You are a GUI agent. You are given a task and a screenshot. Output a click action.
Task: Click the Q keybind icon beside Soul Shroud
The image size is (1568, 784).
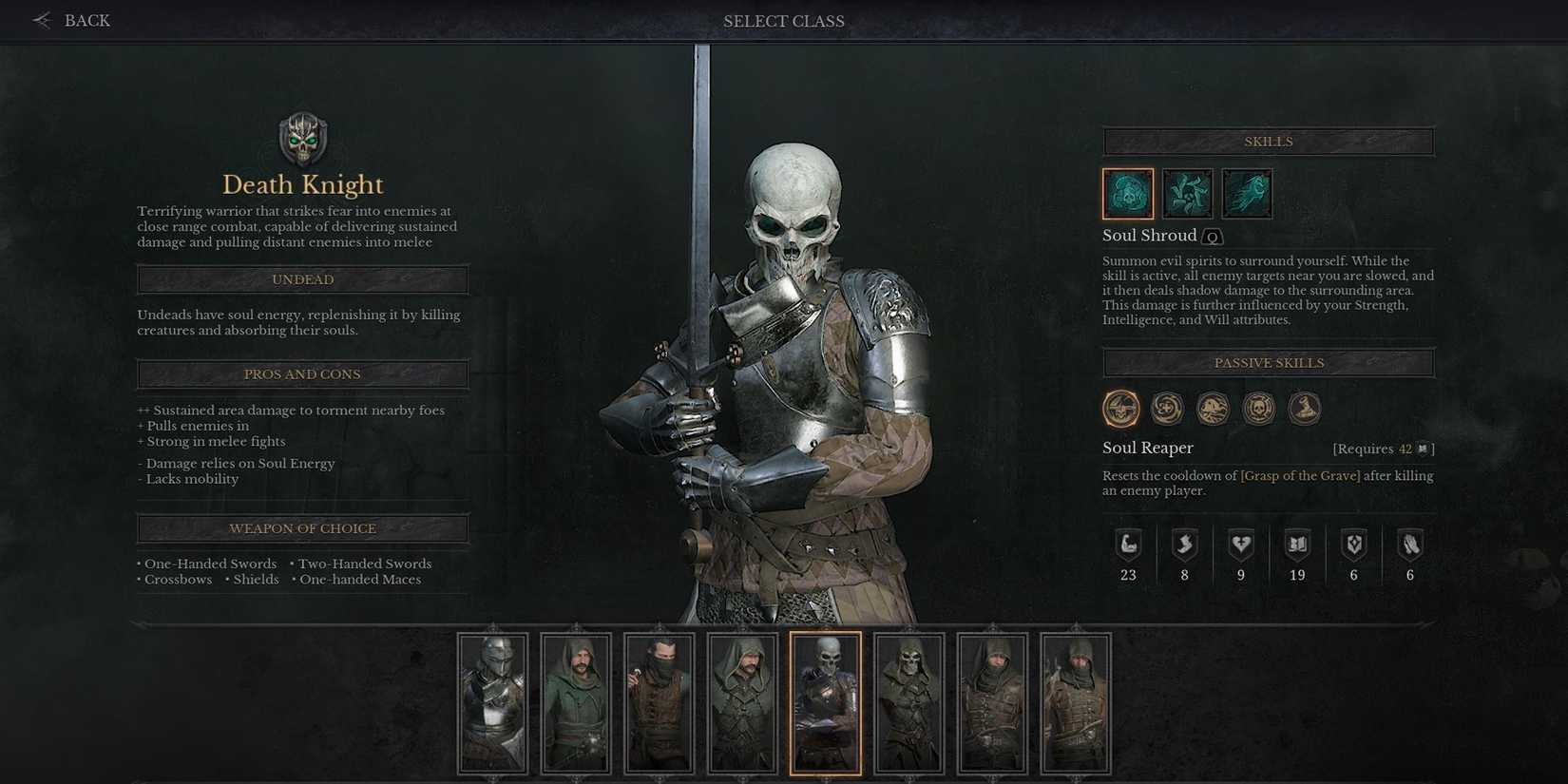click(x=1212, y=237)
